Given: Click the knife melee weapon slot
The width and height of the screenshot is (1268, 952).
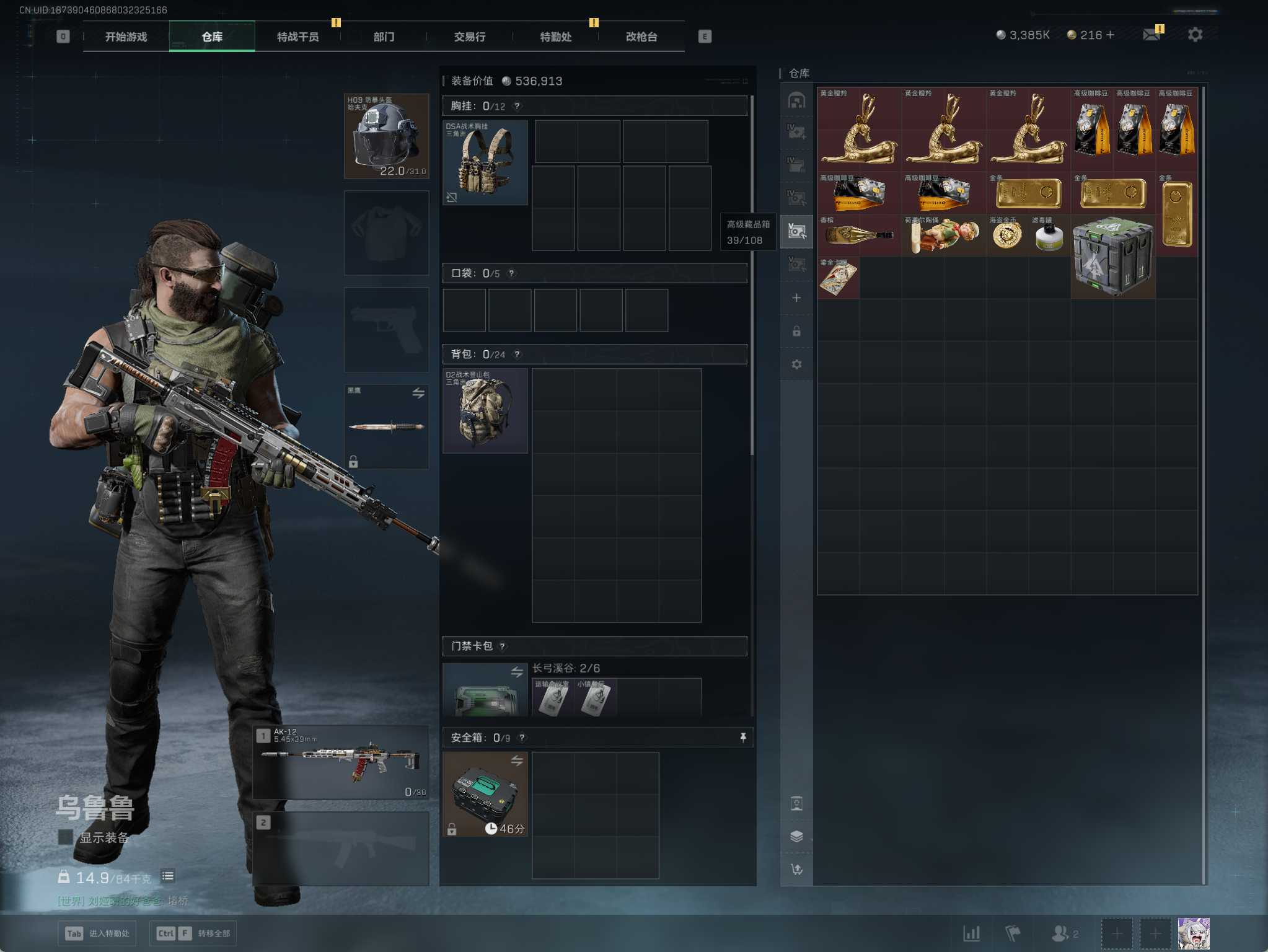Looking at the screenshot, I should 386,426.
